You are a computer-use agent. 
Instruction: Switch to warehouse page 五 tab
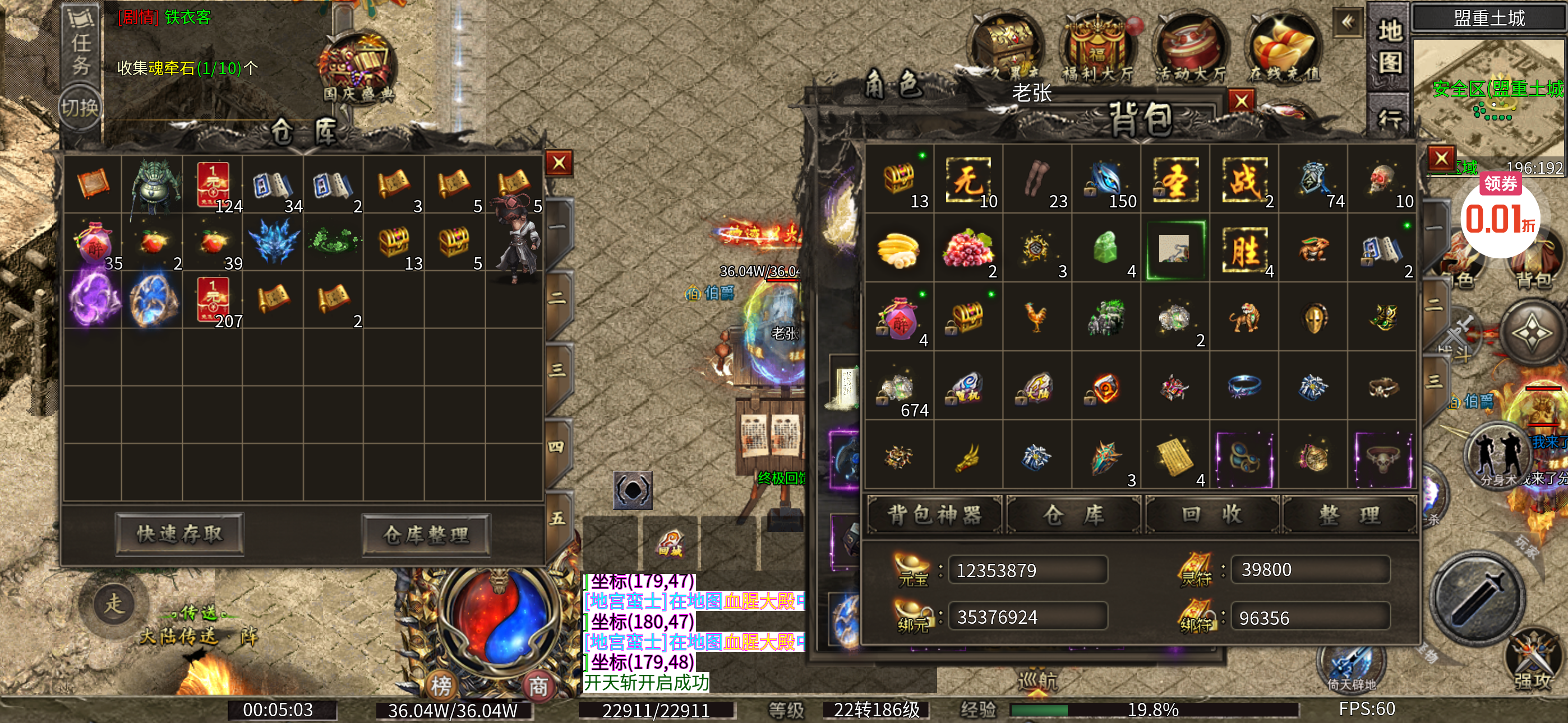tap(557, 518)
